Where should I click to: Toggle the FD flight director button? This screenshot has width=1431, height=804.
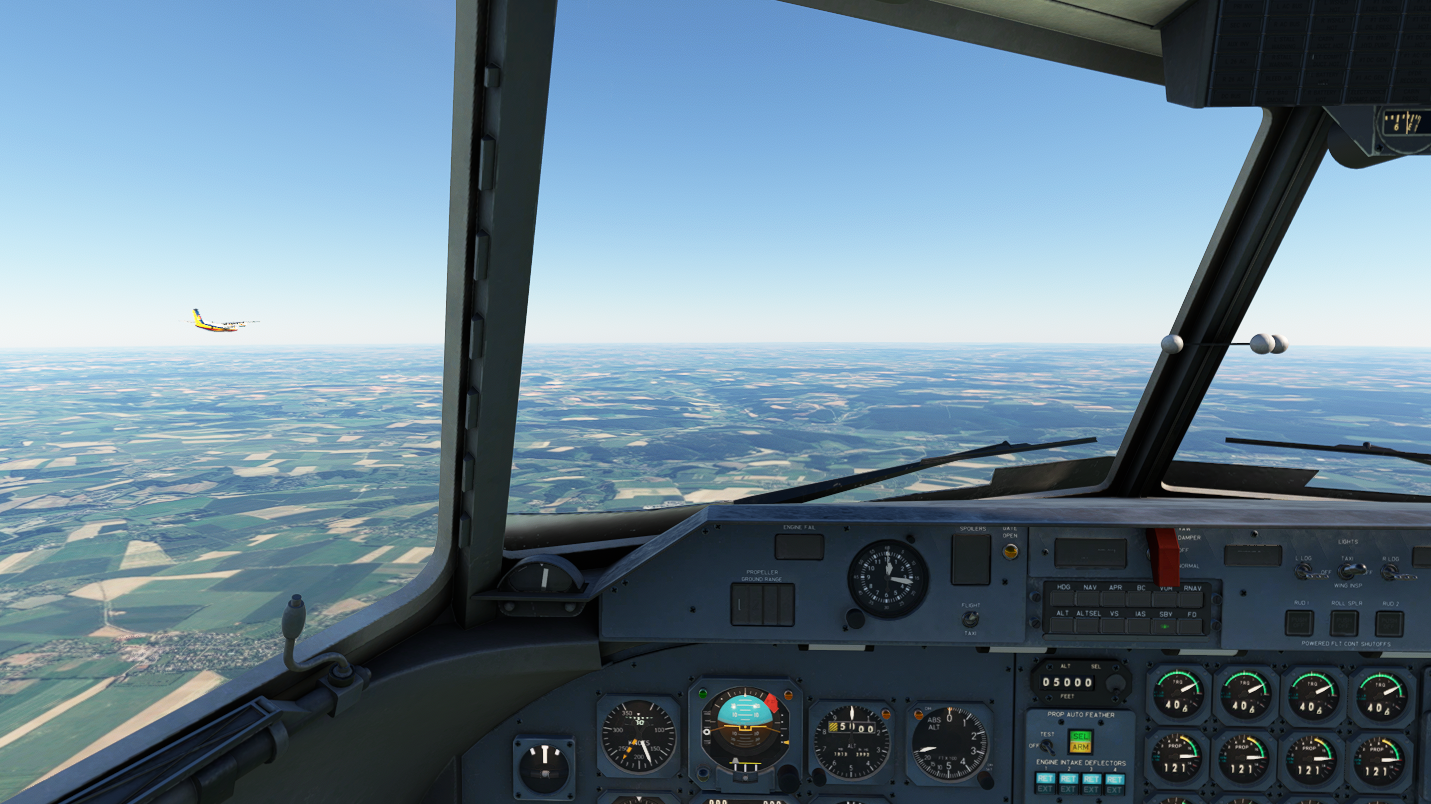point(1192,626)
